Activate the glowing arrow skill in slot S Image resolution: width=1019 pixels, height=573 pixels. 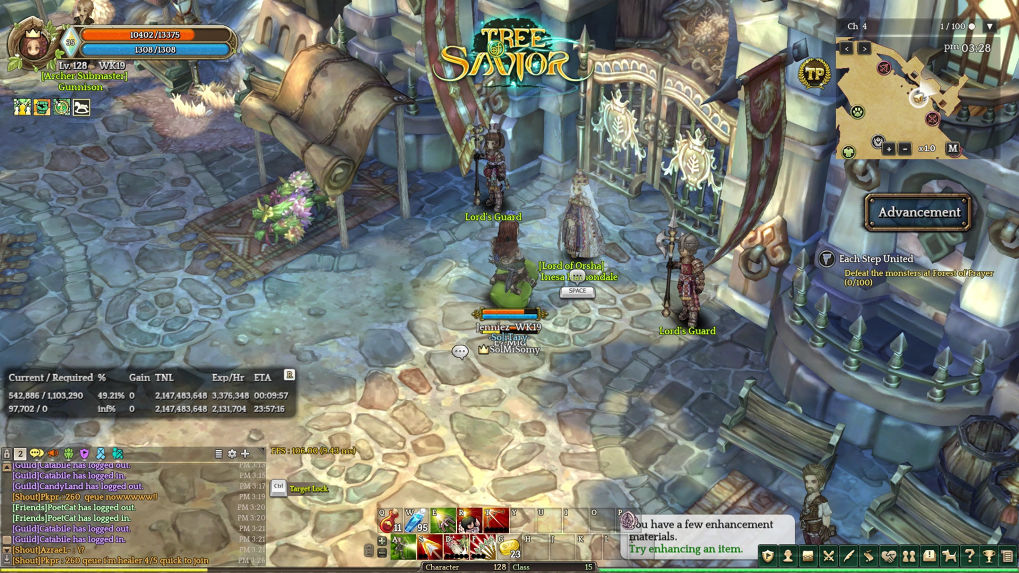click(429, 547)
